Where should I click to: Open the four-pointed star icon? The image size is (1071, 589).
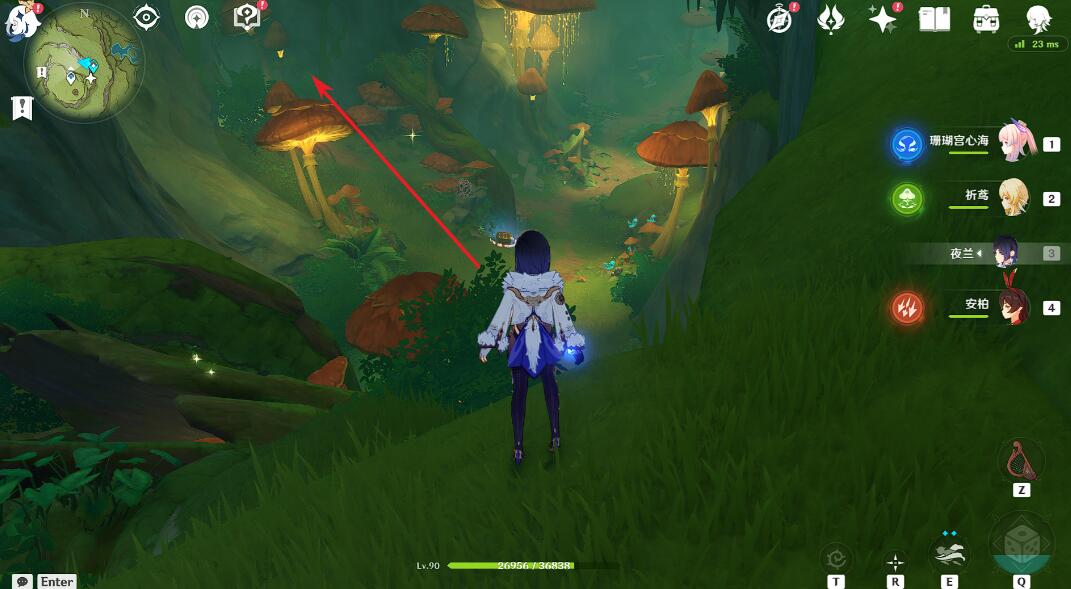pos(882,19)
